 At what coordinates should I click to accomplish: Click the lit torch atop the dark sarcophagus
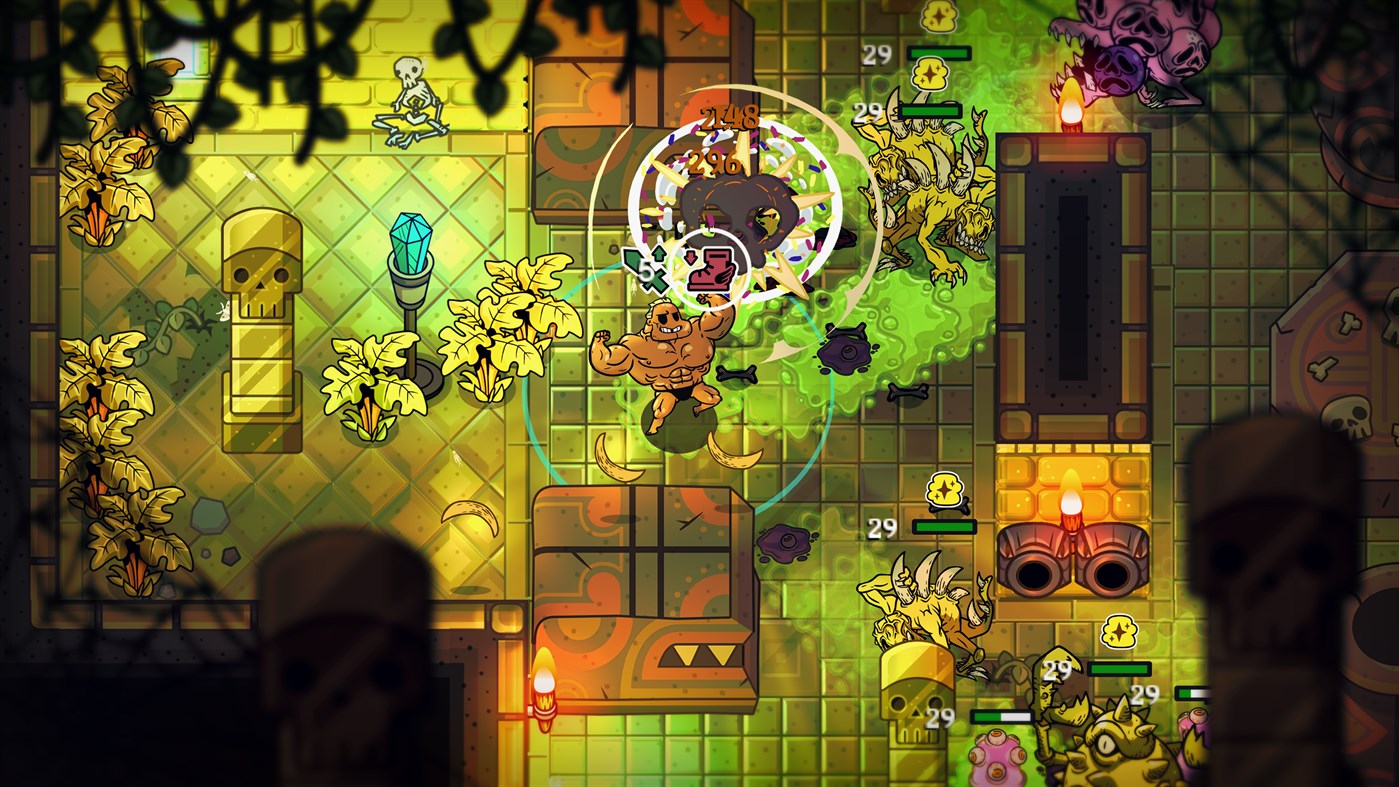(x=1071, y=105)
